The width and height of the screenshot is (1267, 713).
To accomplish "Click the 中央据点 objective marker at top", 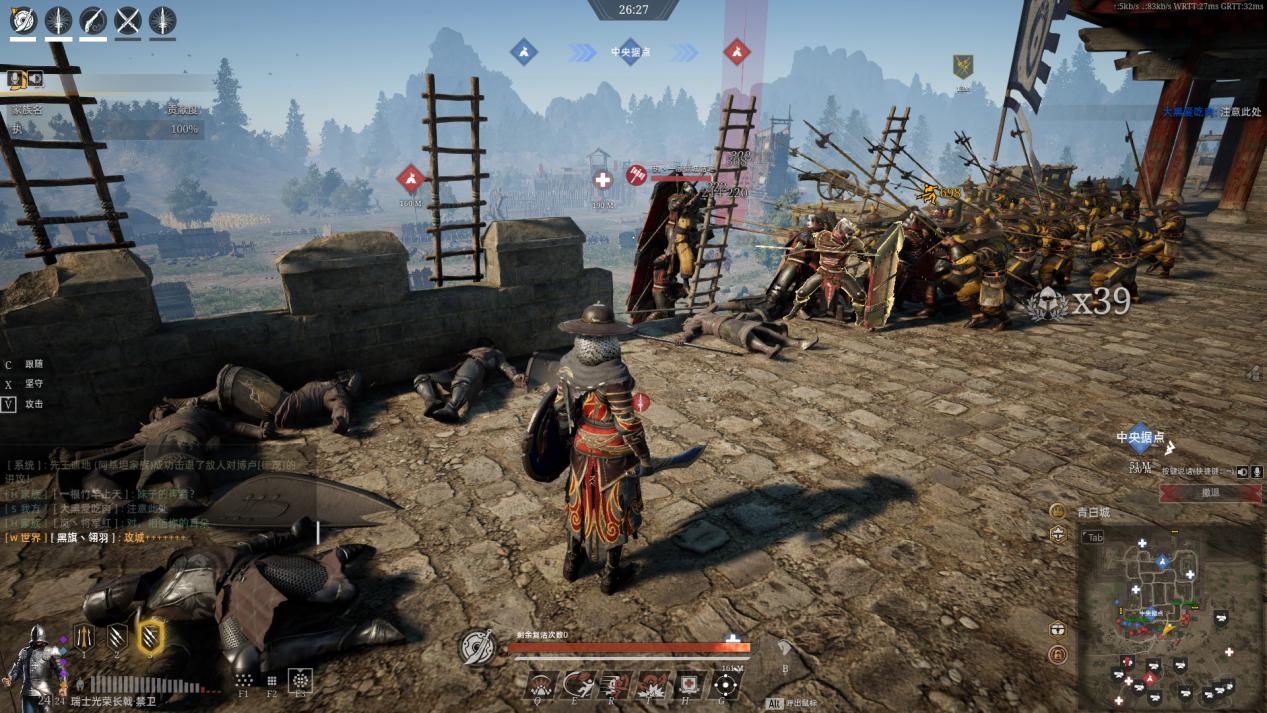I will 630,52.
